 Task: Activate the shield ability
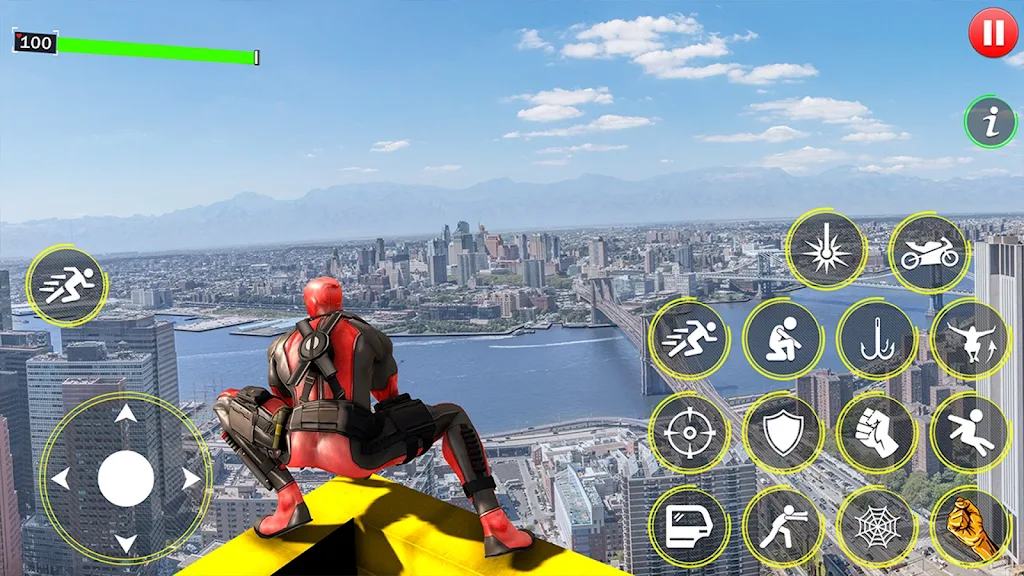783,432
